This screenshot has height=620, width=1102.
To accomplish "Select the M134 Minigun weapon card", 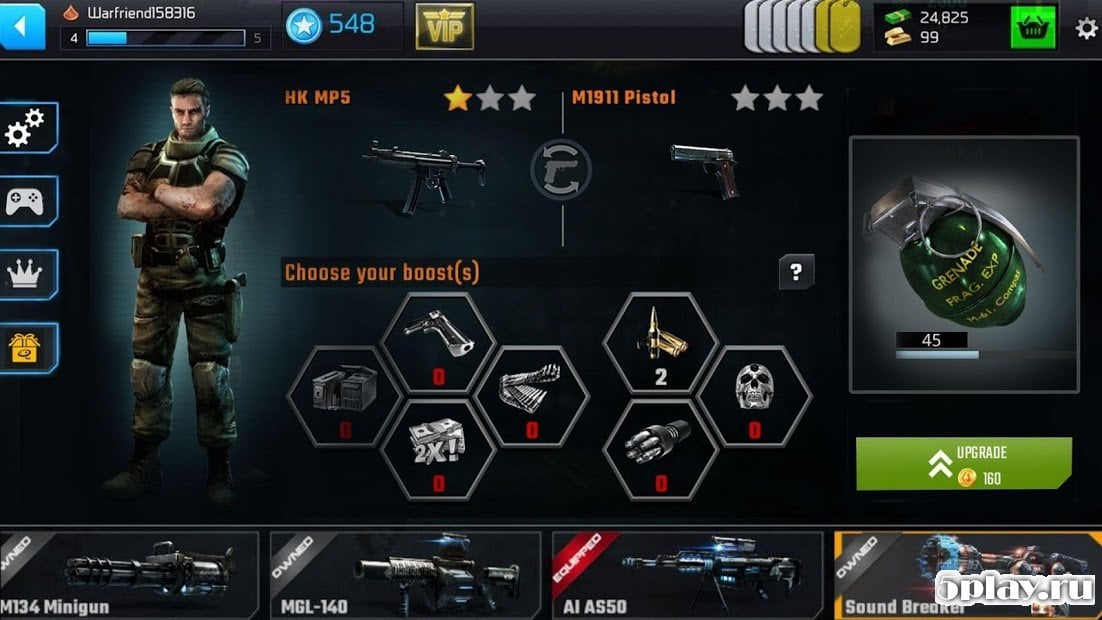I will (x=130, y=575).
